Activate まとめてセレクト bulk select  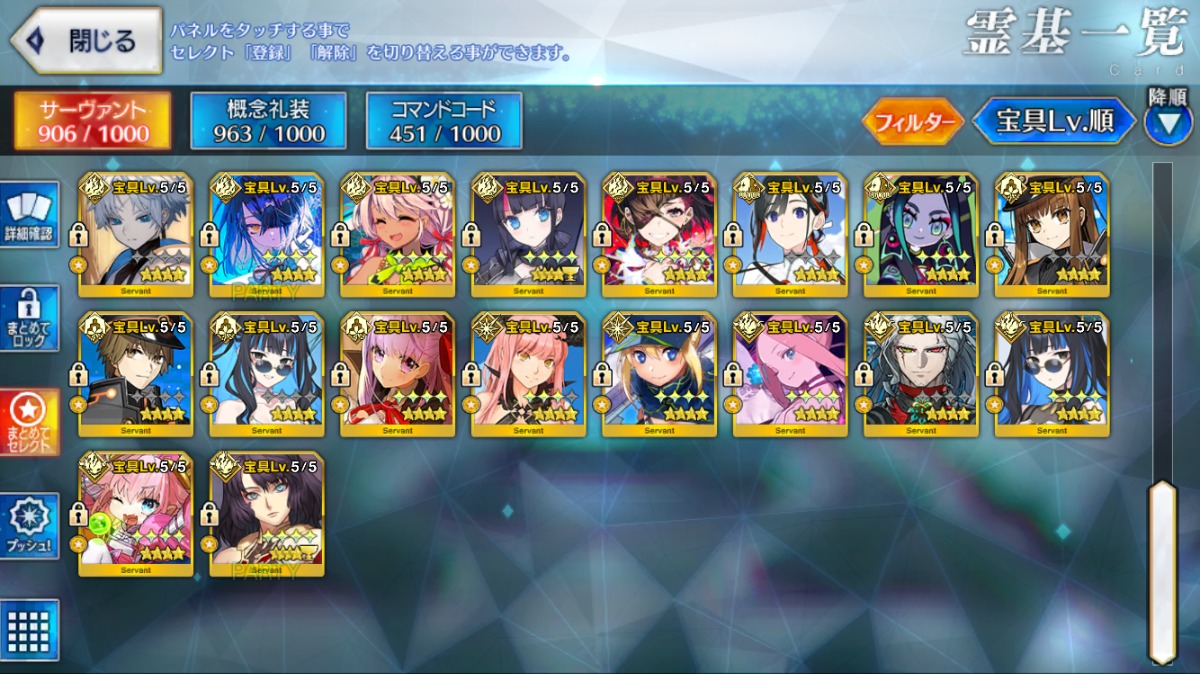click(30, 422)
